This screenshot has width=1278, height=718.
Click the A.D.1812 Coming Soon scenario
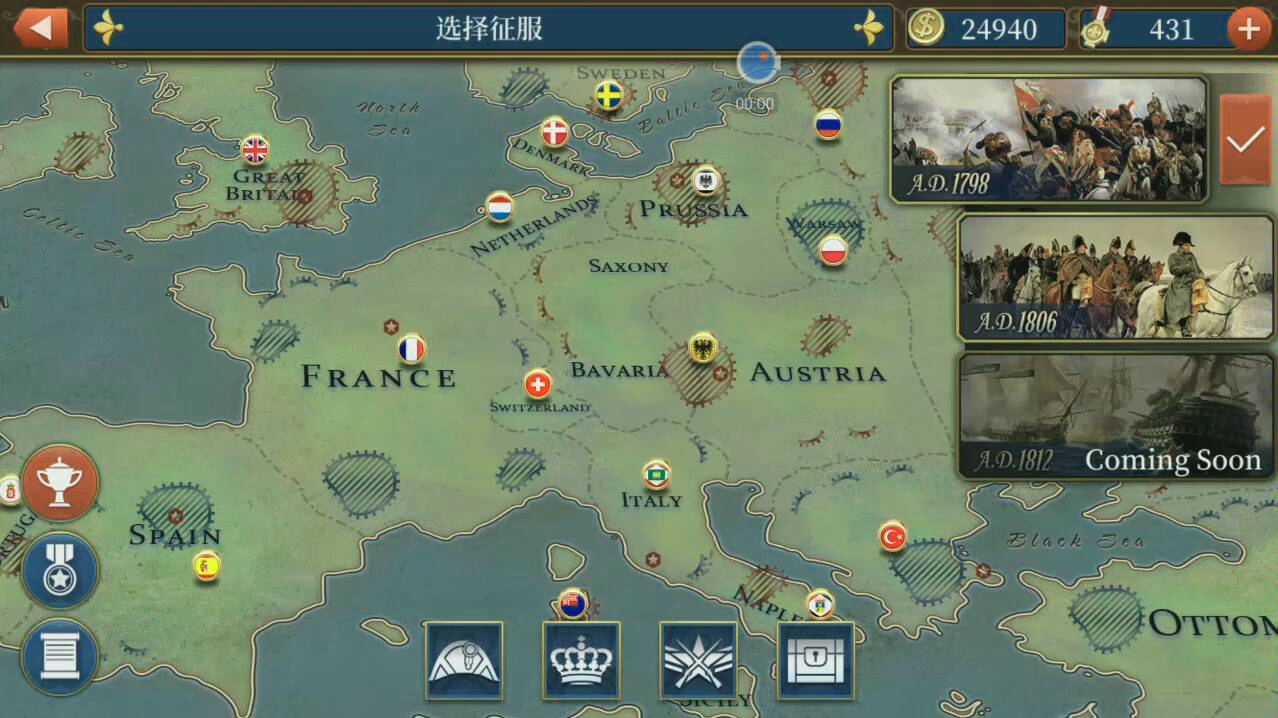click(x=1115, y=415)
